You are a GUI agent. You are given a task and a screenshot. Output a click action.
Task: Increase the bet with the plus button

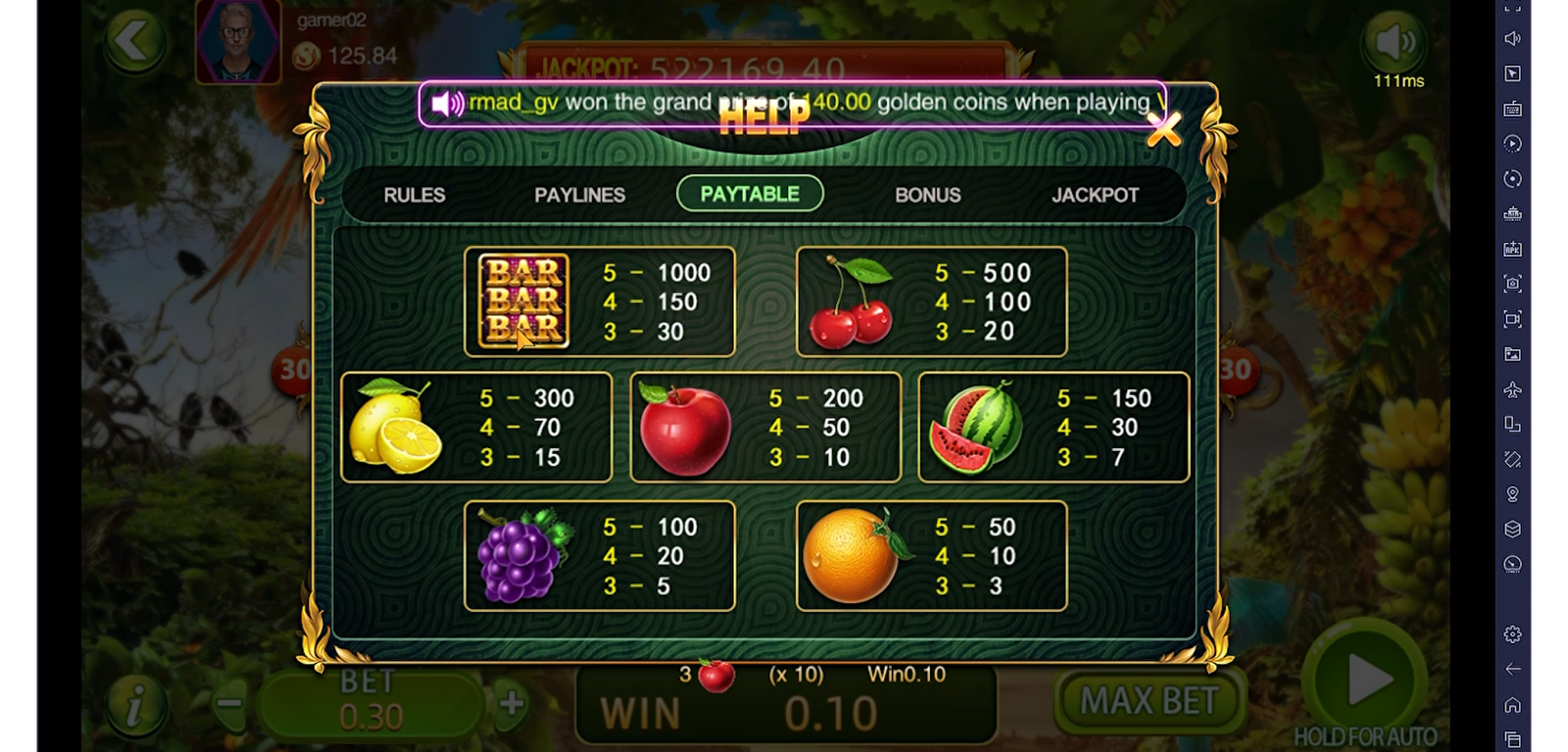(x=511, y=703)
